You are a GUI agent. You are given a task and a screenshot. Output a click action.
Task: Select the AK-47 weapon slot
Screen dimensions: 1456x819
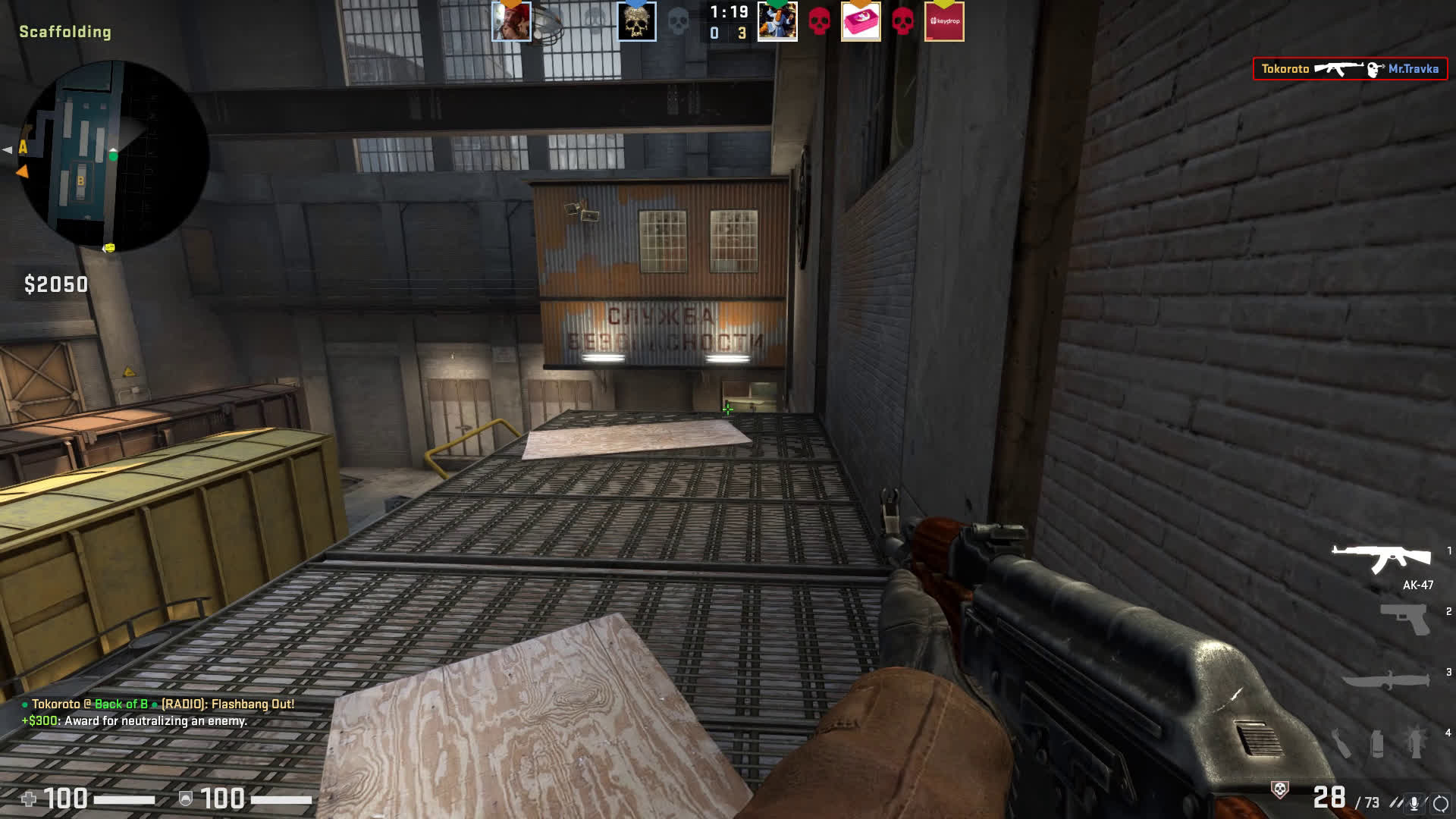(x=1382, y=559)
